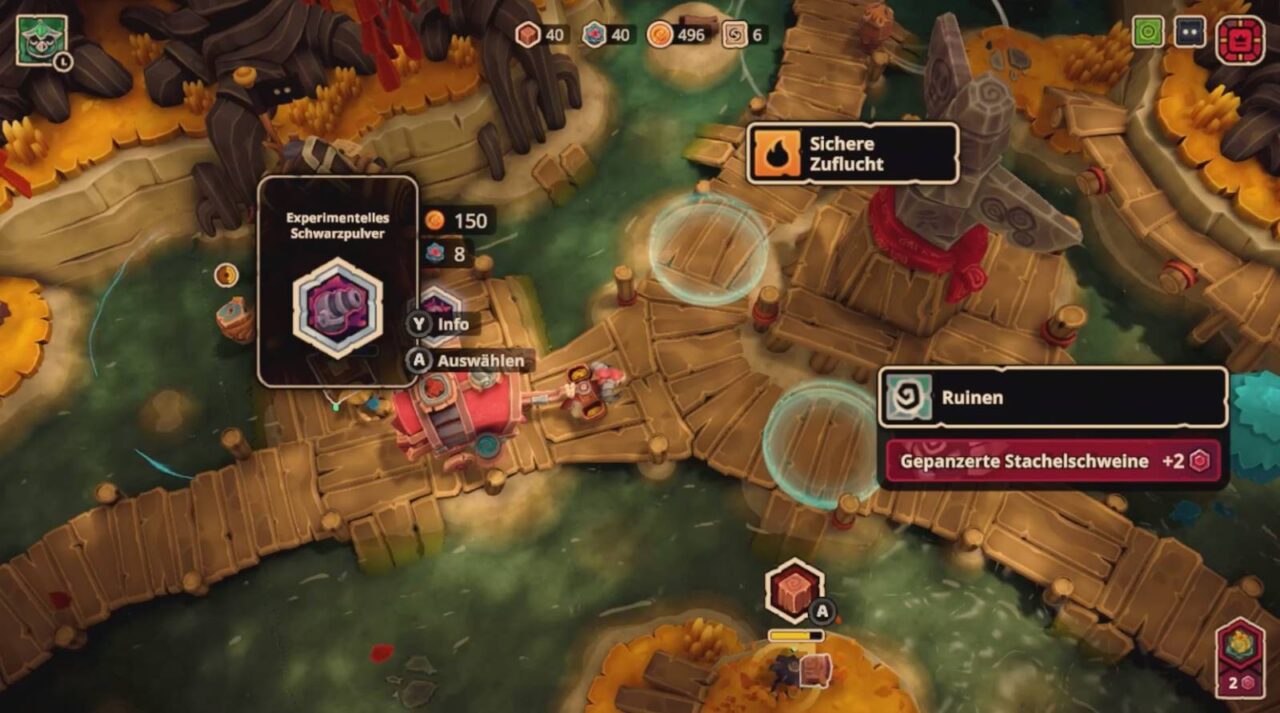The image size is (1280, 713).
Task: Click the Sichere Zuflucht location label
Action: (852, 154)
